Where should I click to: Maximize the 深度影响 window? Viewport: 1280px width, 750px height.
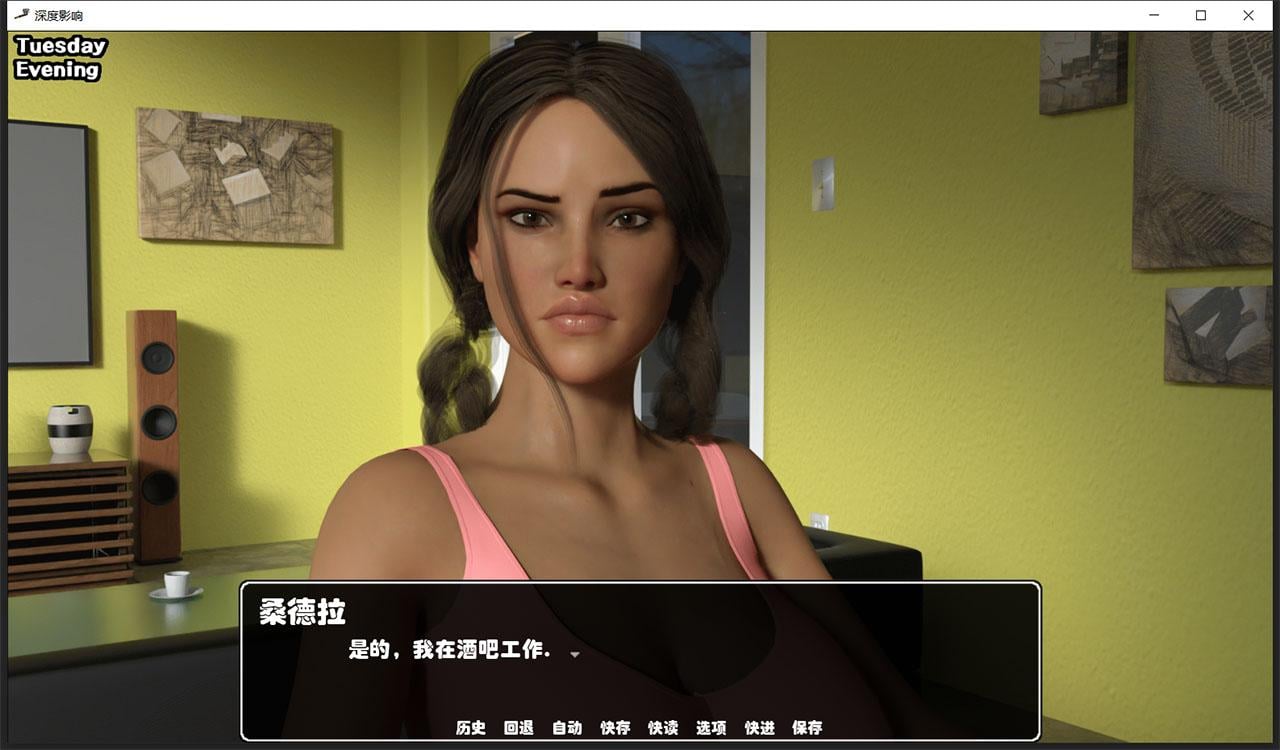[x=1200, y=15]
